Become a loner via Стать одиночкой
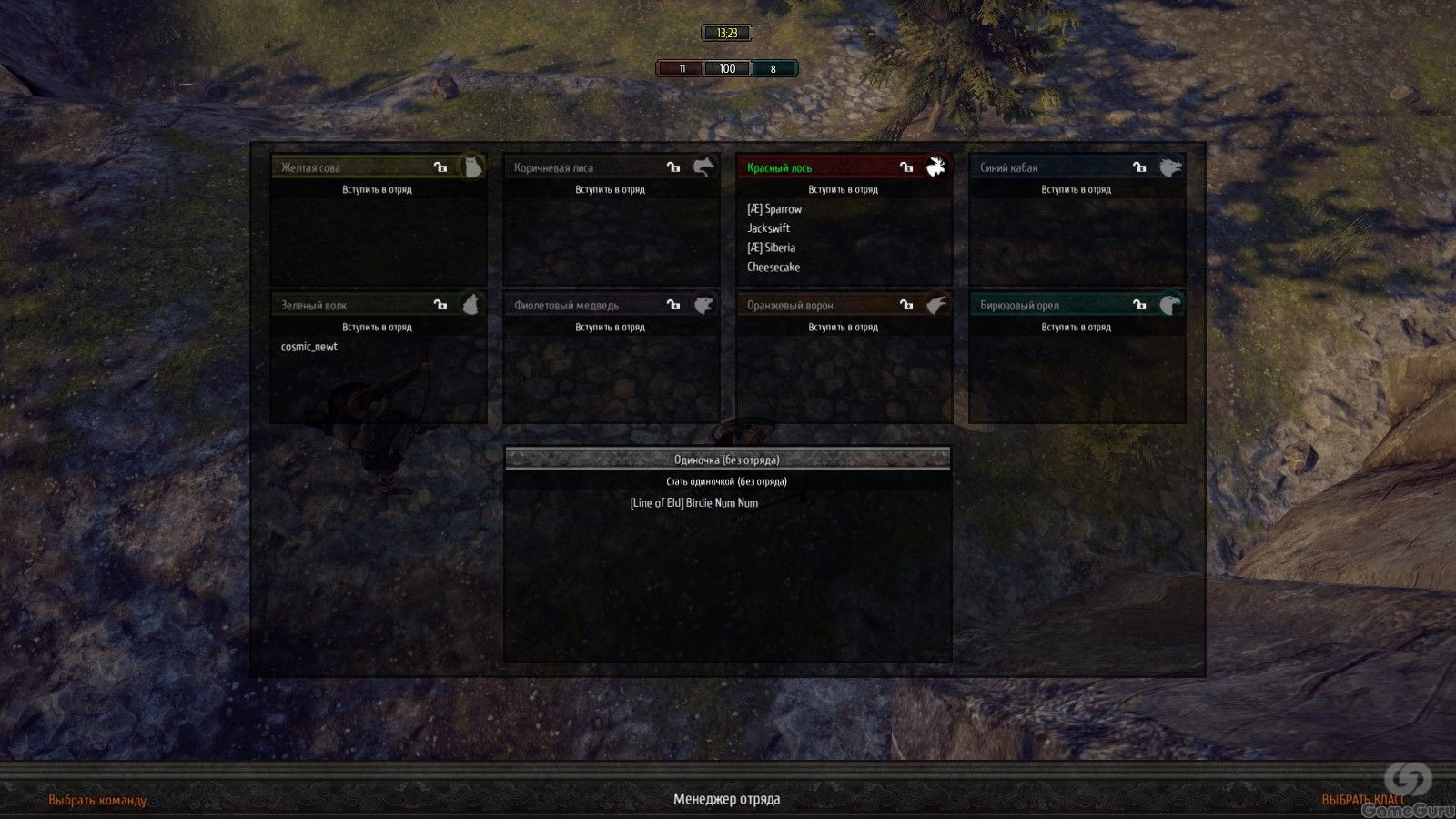1456x819 pixels. [x=726, y=481]
